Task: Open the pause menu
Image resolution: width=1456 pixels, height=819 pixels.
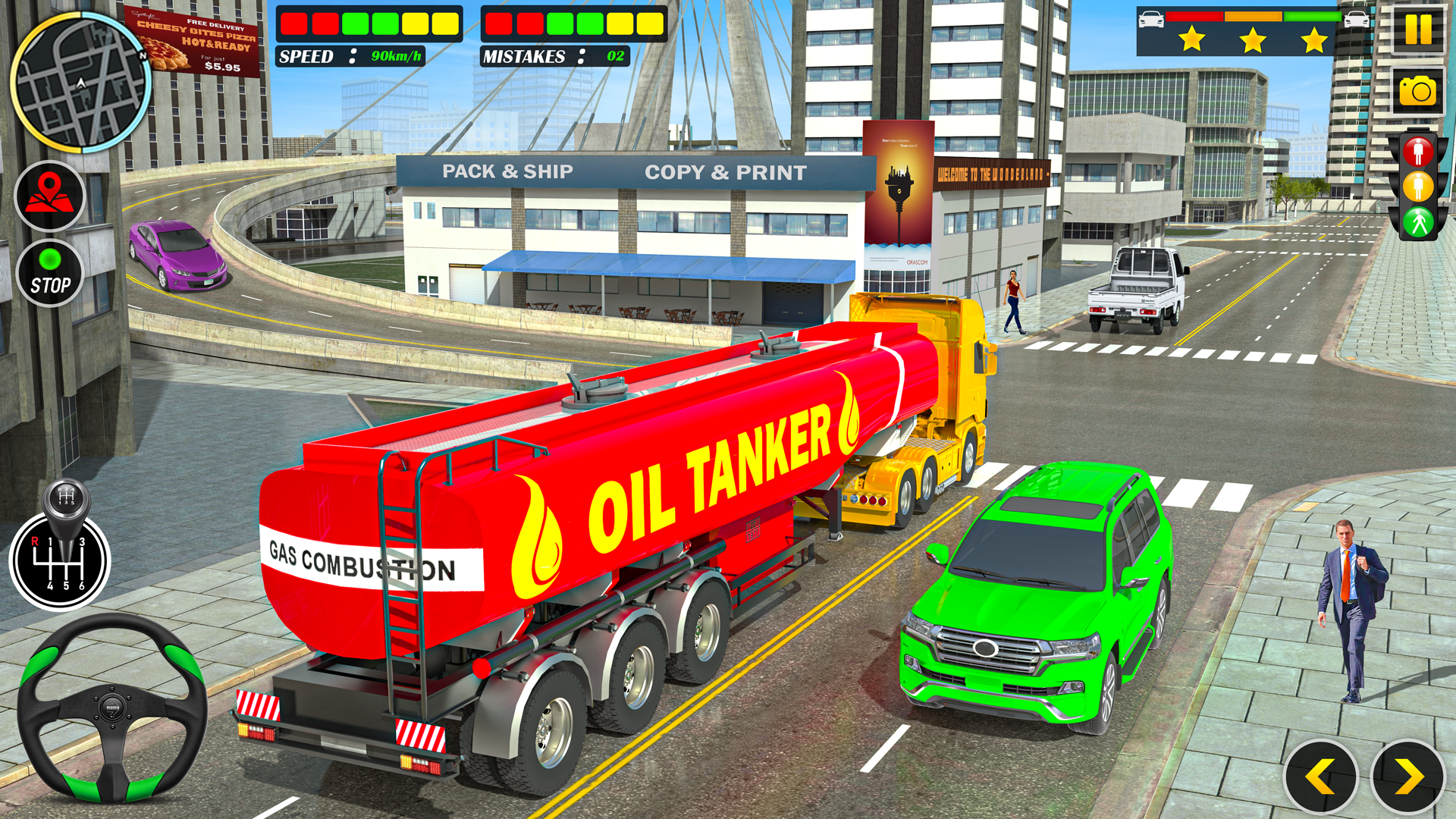Action: click(1419, 31)
